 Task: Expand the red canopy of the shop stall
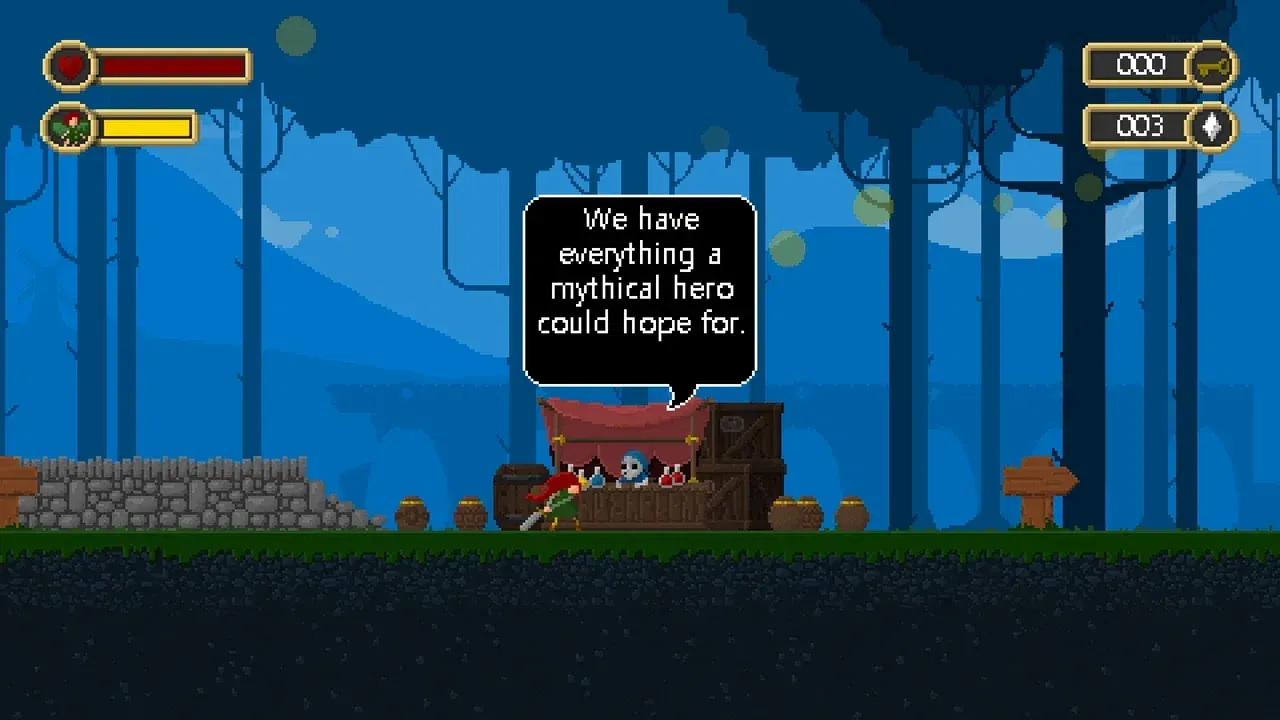click(620, 418)
